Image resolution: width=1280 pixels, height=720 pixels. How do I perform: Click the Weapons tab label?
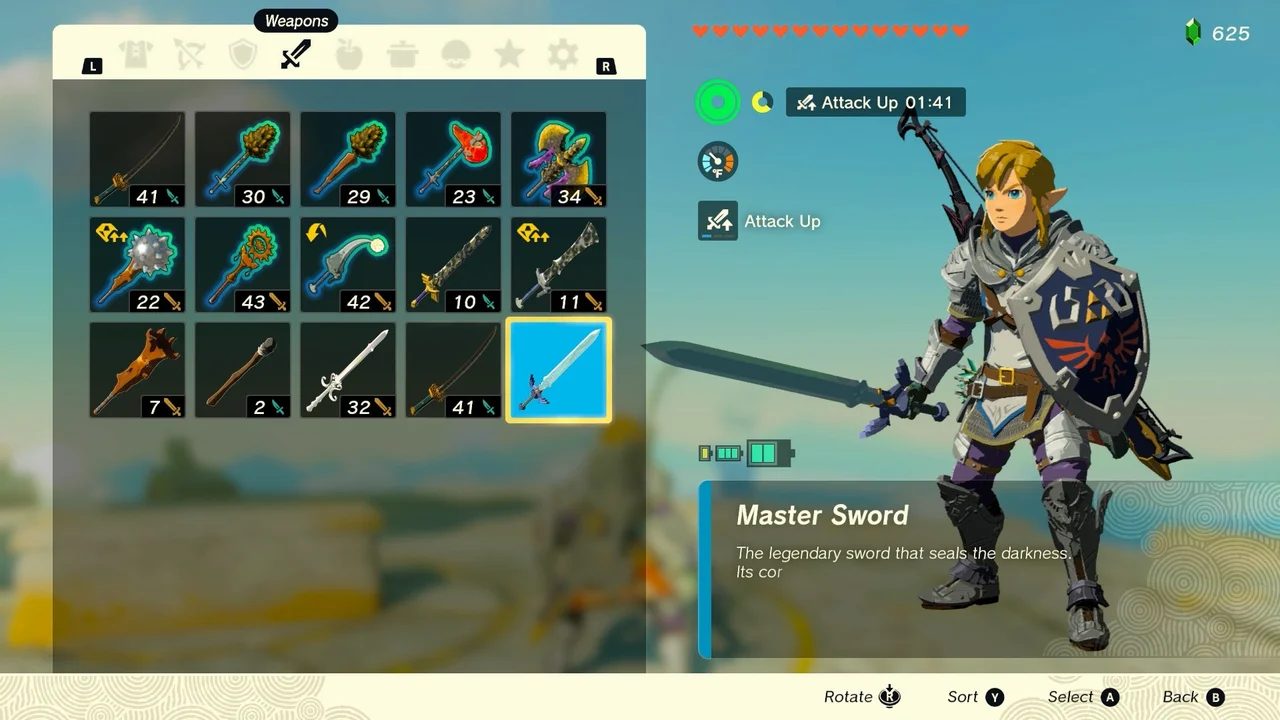296,20
